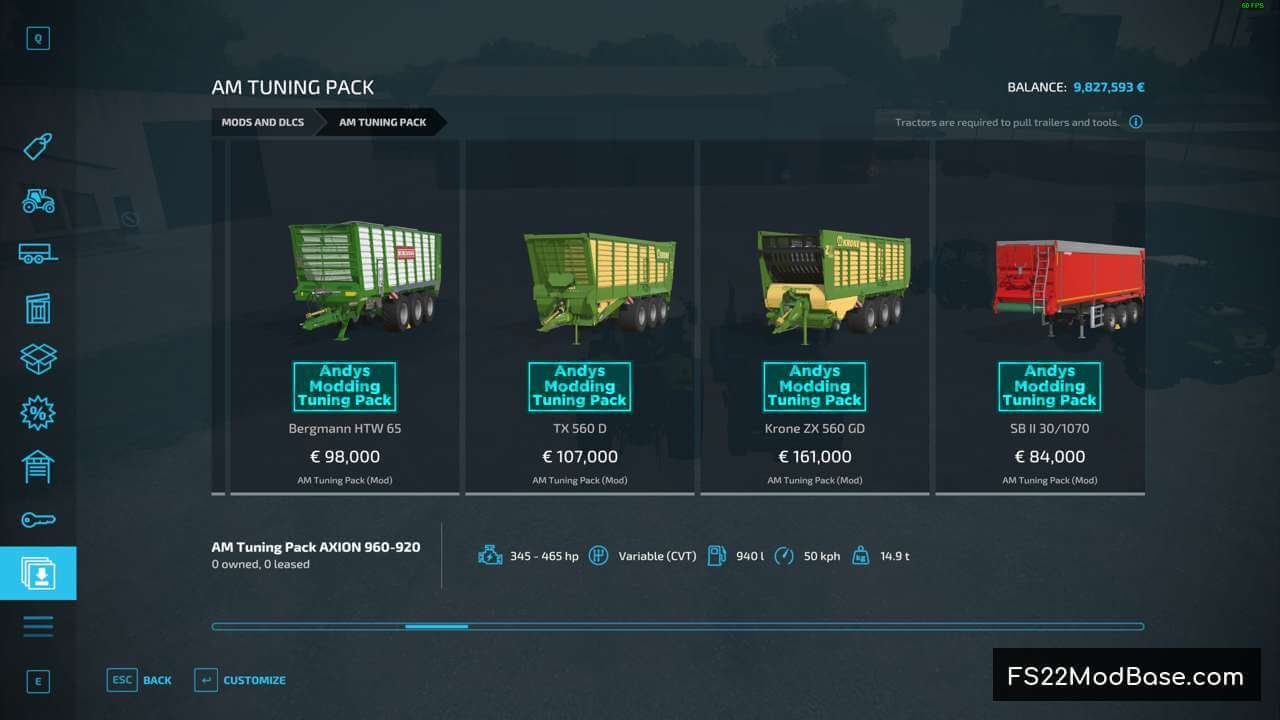
Task: Select the highlighted Mods and DLCs icon
Action: (x=38, y=572)
